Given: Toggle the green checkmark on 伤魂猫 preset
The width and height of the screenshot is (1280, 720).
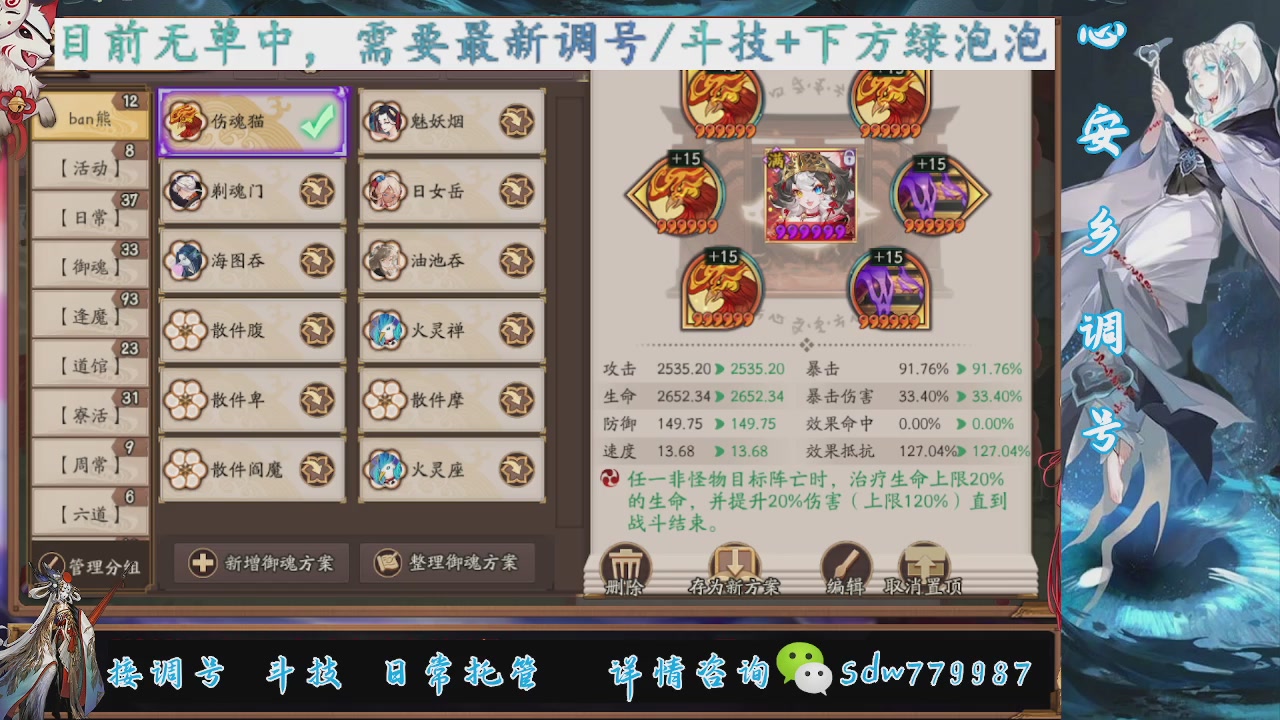Looking at the screenshot, I should pos(316,120).
